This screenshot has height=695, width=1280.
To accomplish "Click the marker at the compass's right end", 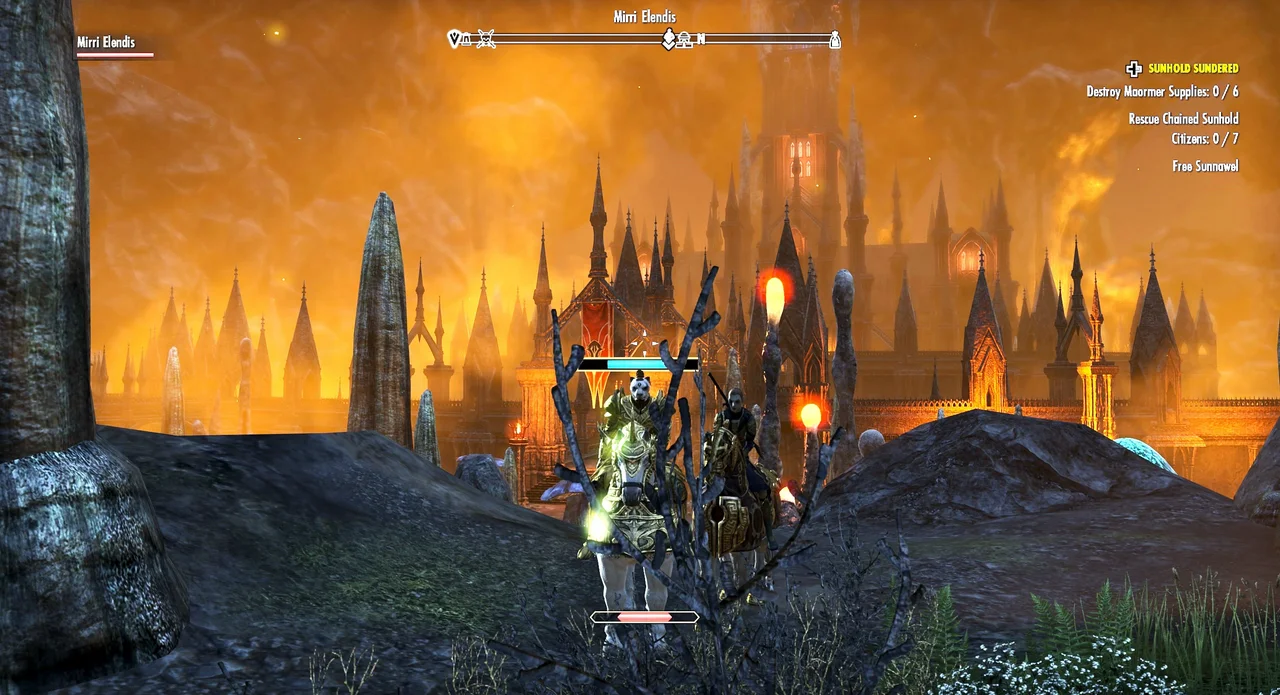I will coord(834,40).
